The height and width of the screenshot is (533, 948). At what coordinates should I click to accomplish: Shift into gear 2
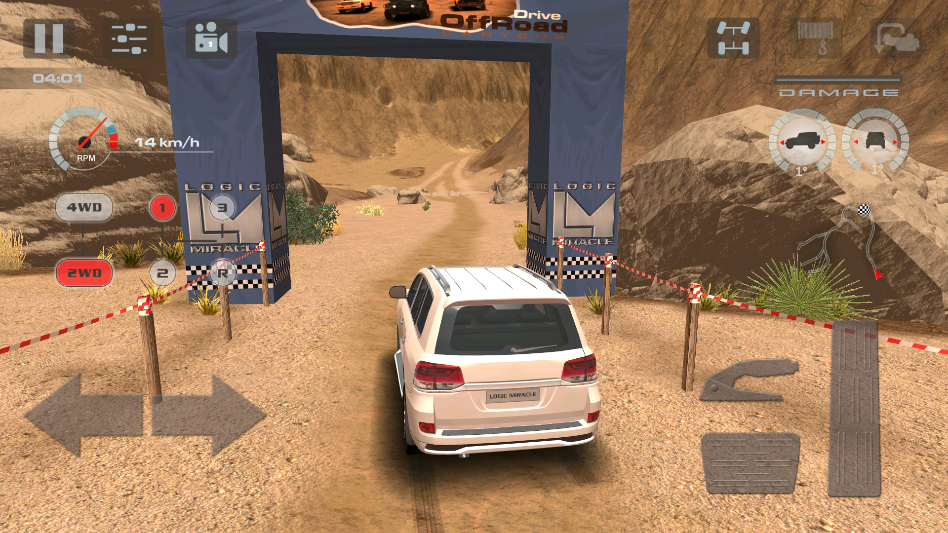click(x=163, y=272)
